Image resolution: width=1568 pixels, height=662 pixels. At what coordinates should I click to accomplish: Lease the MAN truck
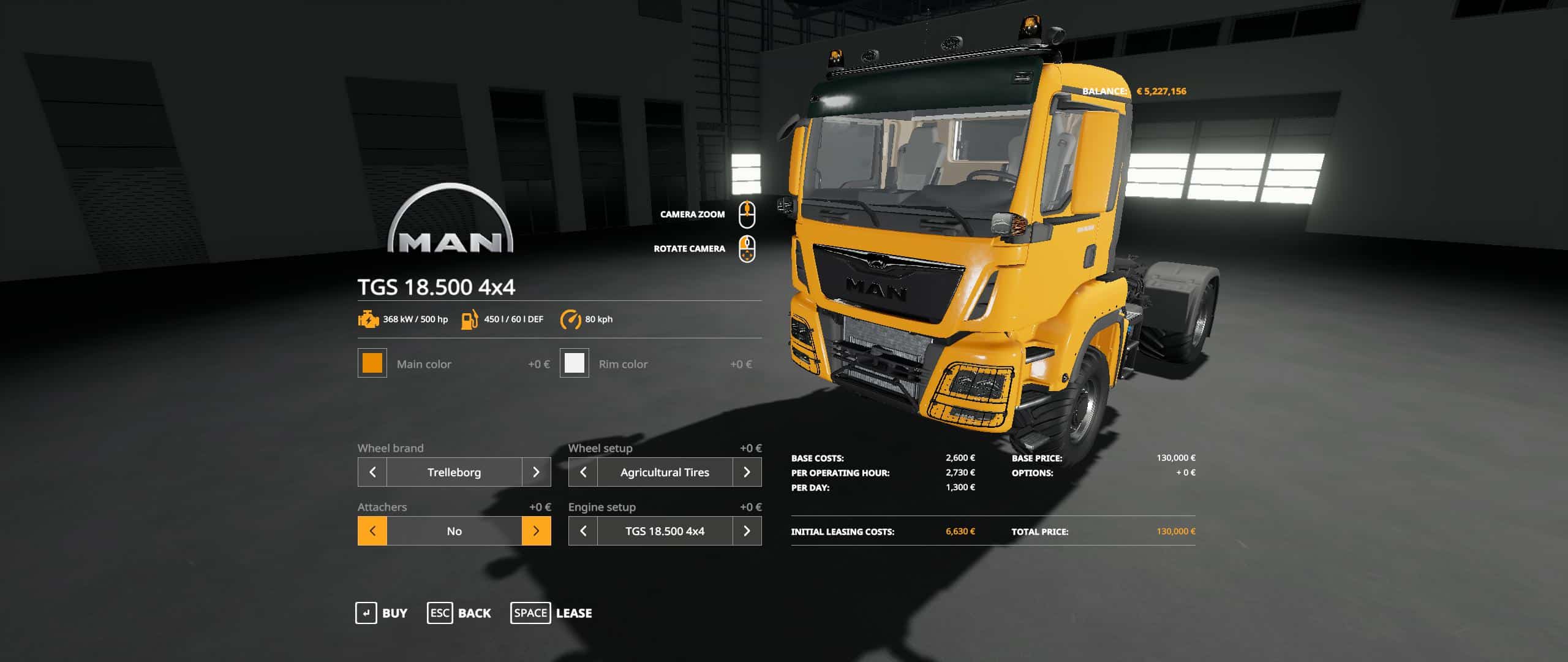click(x=551, y=613)
